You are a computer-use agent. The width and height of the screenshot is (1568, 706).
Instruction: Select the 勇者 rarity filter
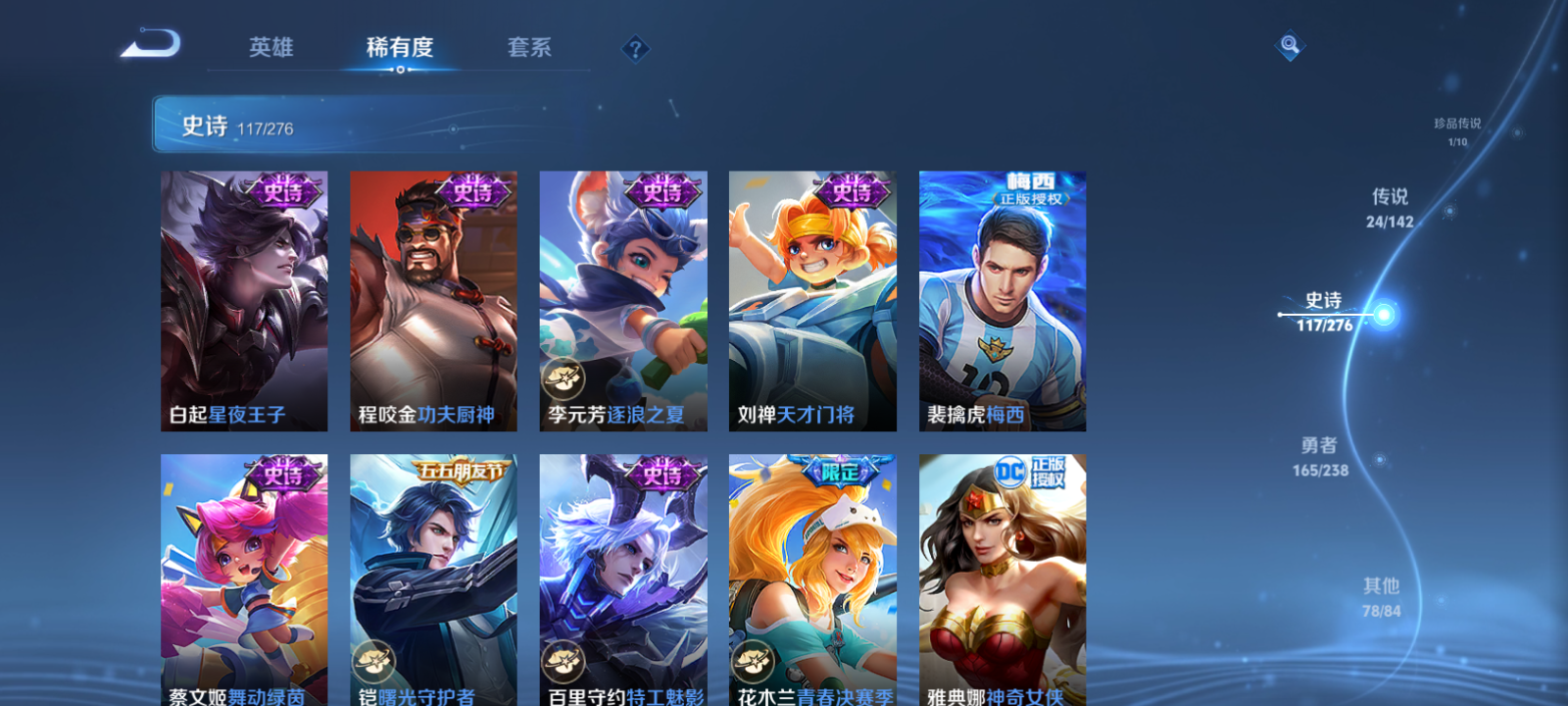[1318, 457]
